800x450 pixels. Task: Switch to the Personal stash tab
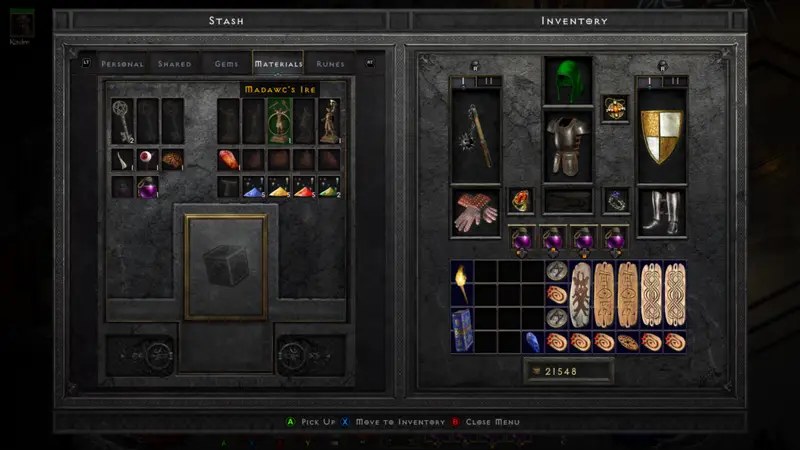click(x=123, y=64)
